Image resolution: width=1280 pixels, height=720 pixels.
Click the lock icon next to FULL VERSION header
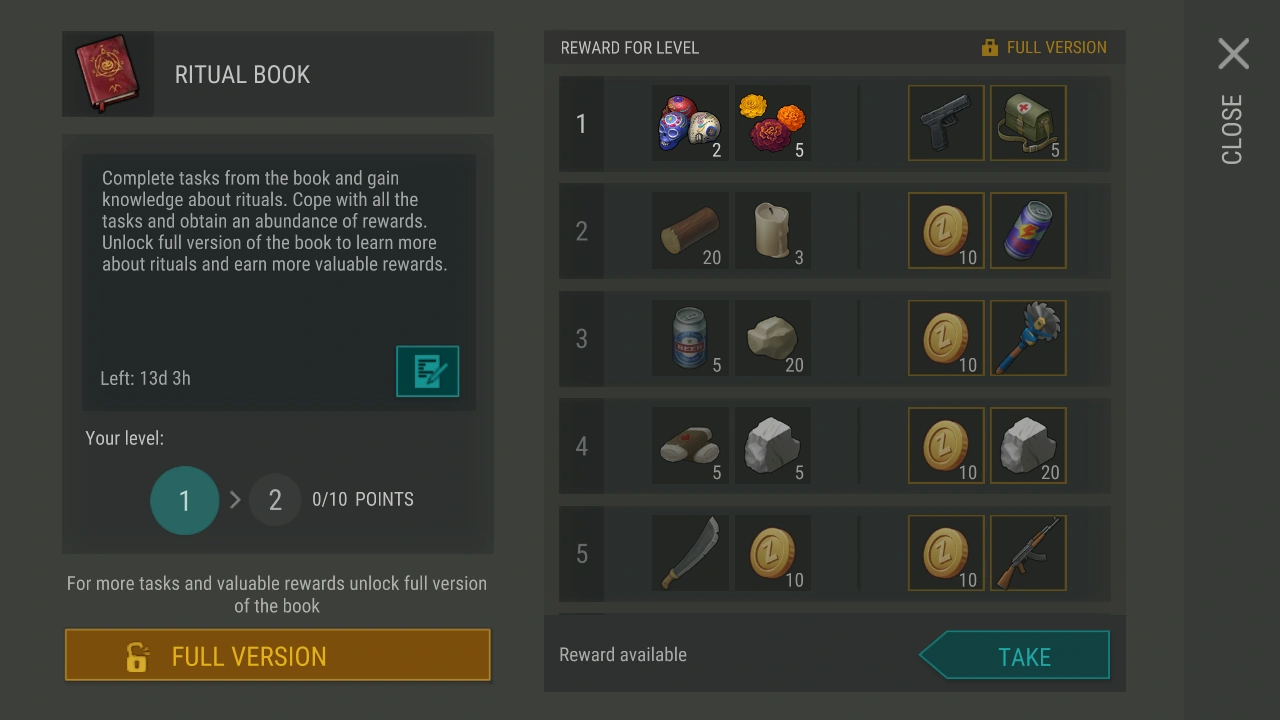[989, 46]
